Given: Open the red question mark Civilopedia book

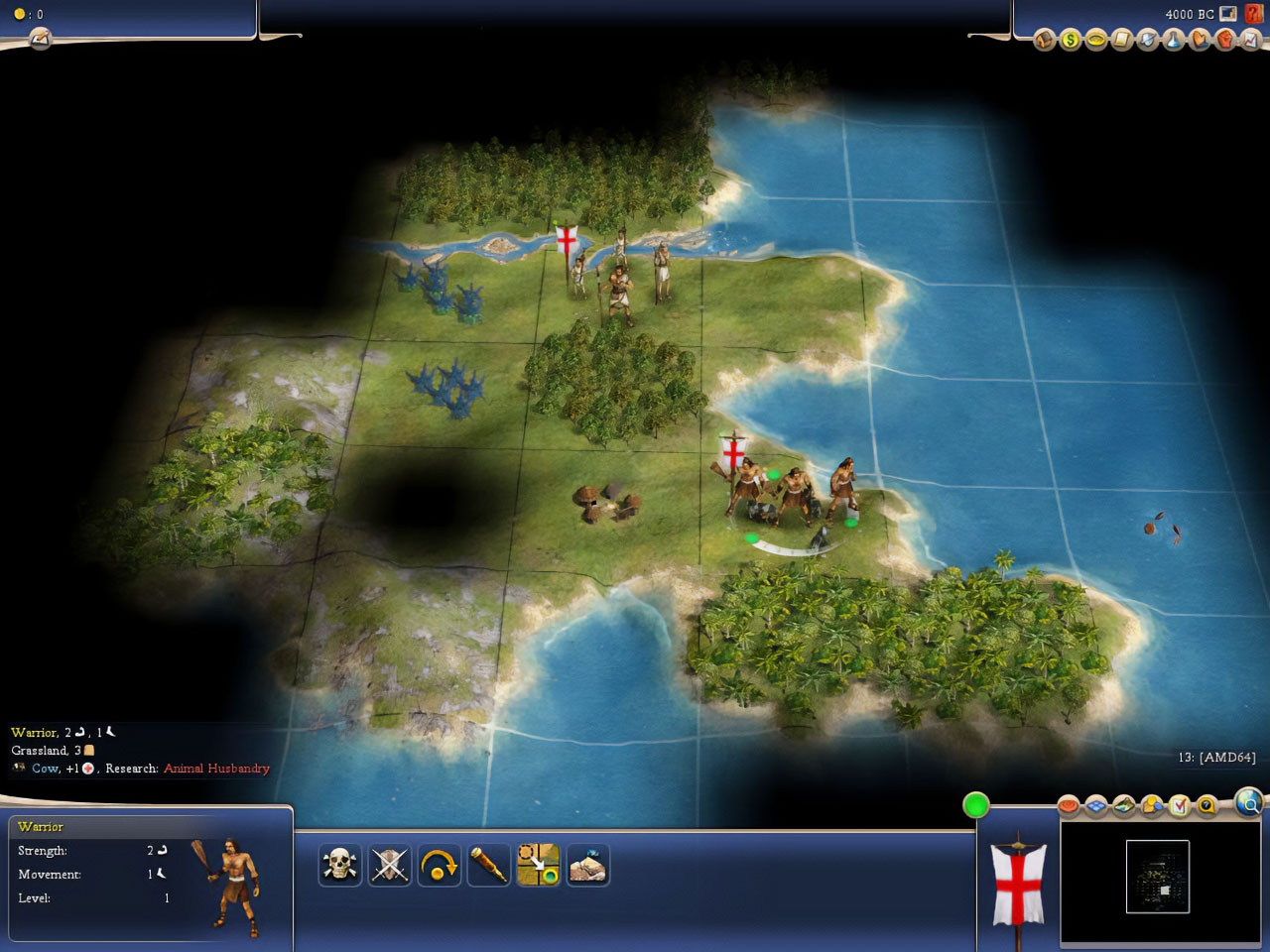Looking at the screenshot, I should (x=1254, y=13).
